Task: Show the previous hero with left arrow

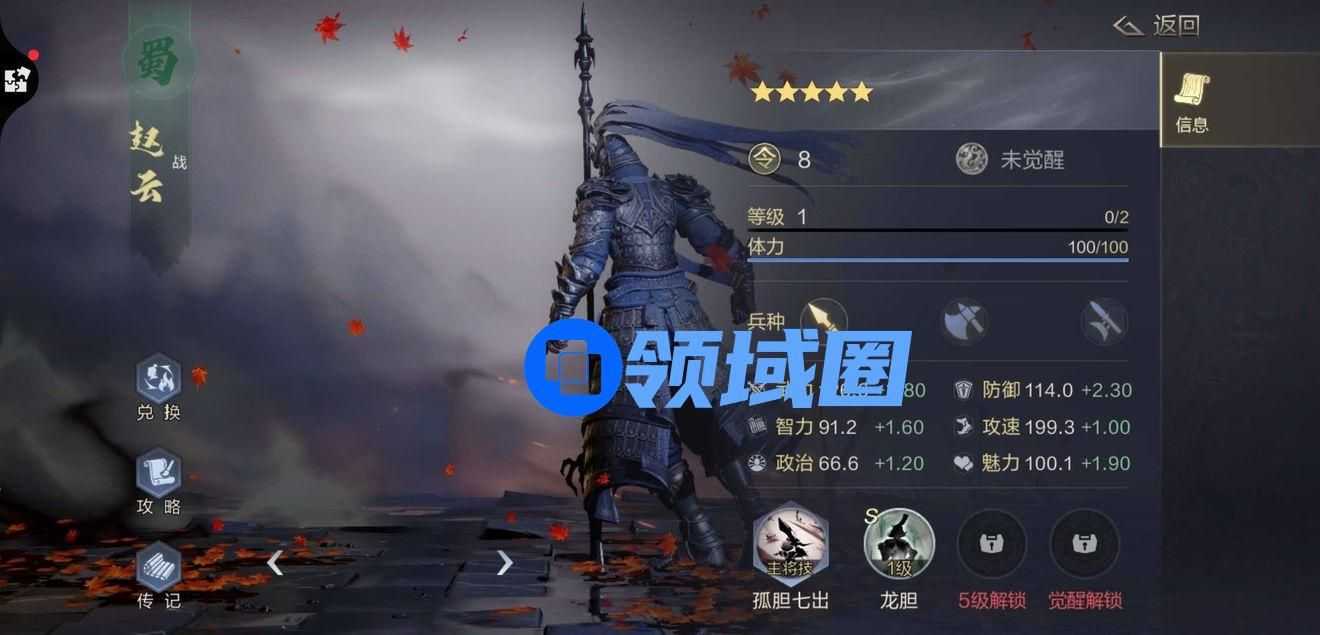Action: tap(275, 563)
